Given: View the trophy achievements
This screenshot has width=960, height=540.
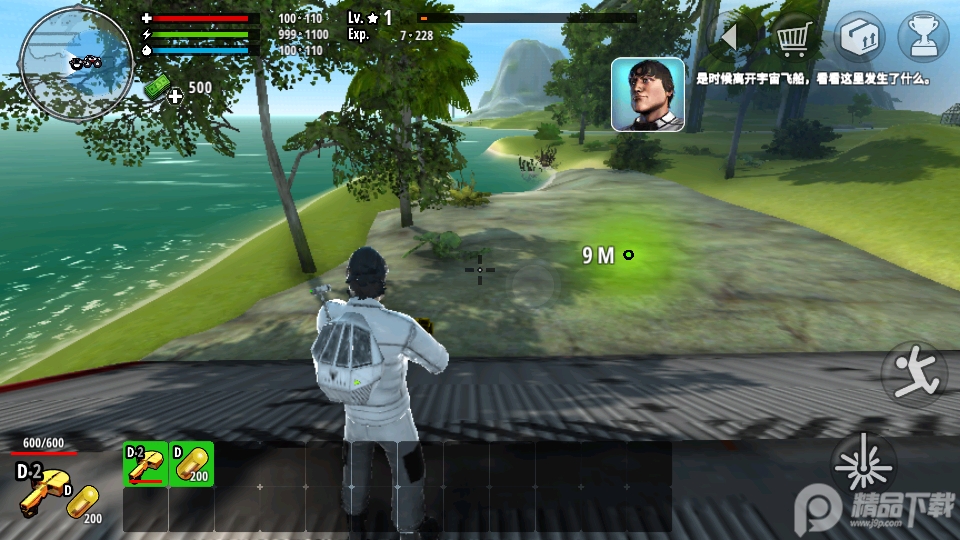Looking at the screenshot, I should 923,39.
